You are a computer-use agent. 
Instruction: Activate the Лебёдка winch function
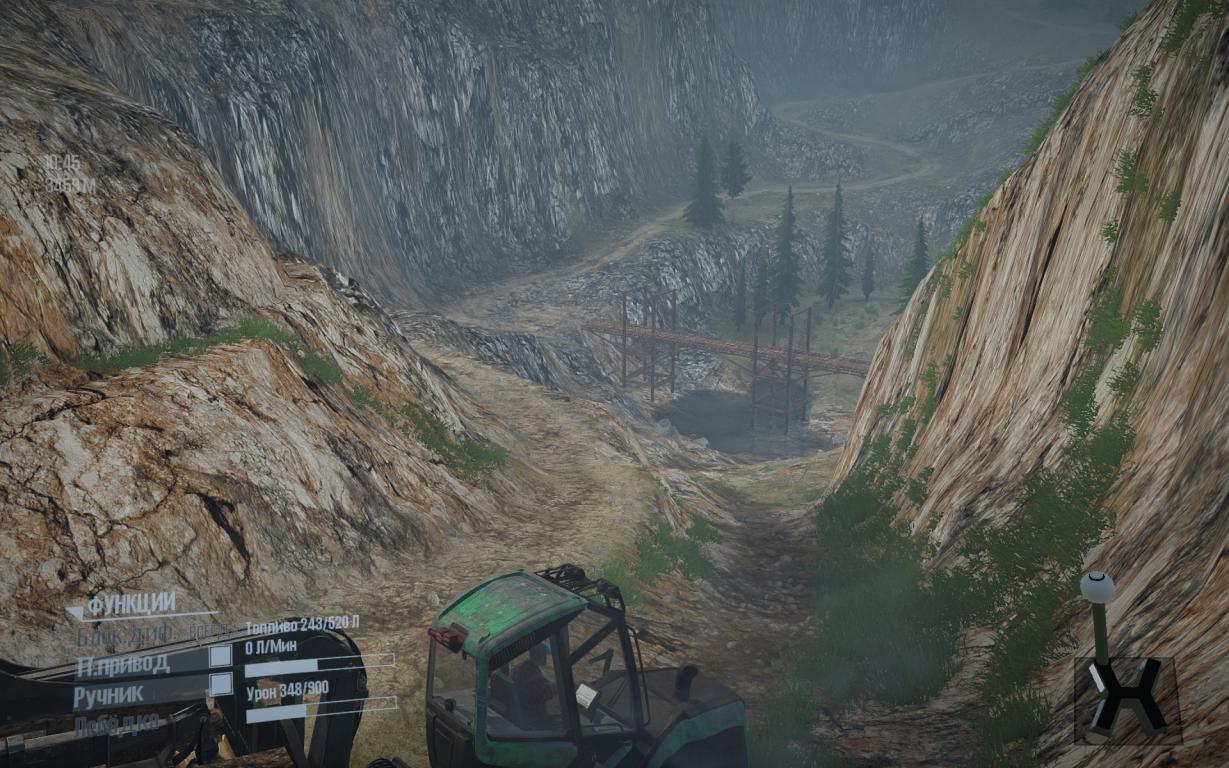(116, 724)
